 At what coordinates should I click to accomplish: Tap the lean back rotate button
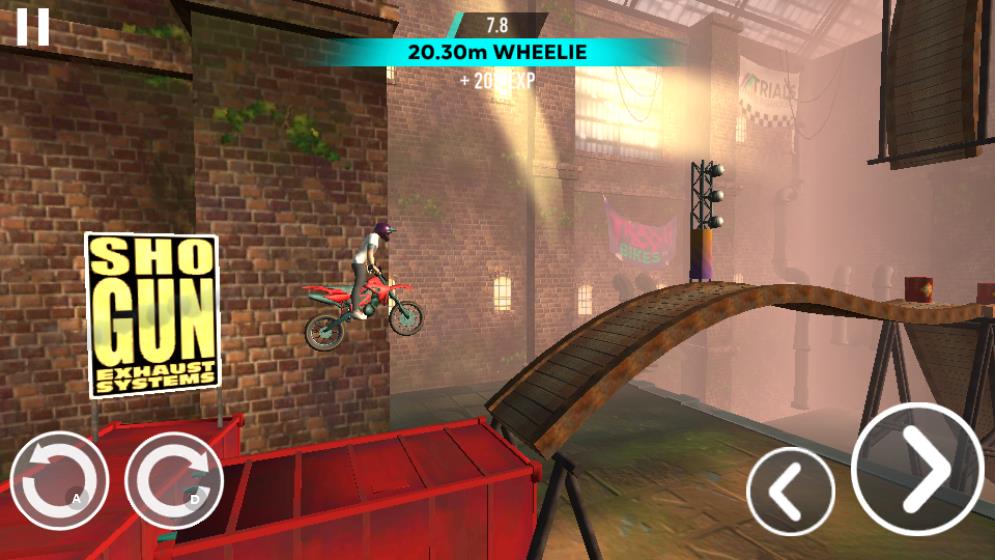(58, 481)
